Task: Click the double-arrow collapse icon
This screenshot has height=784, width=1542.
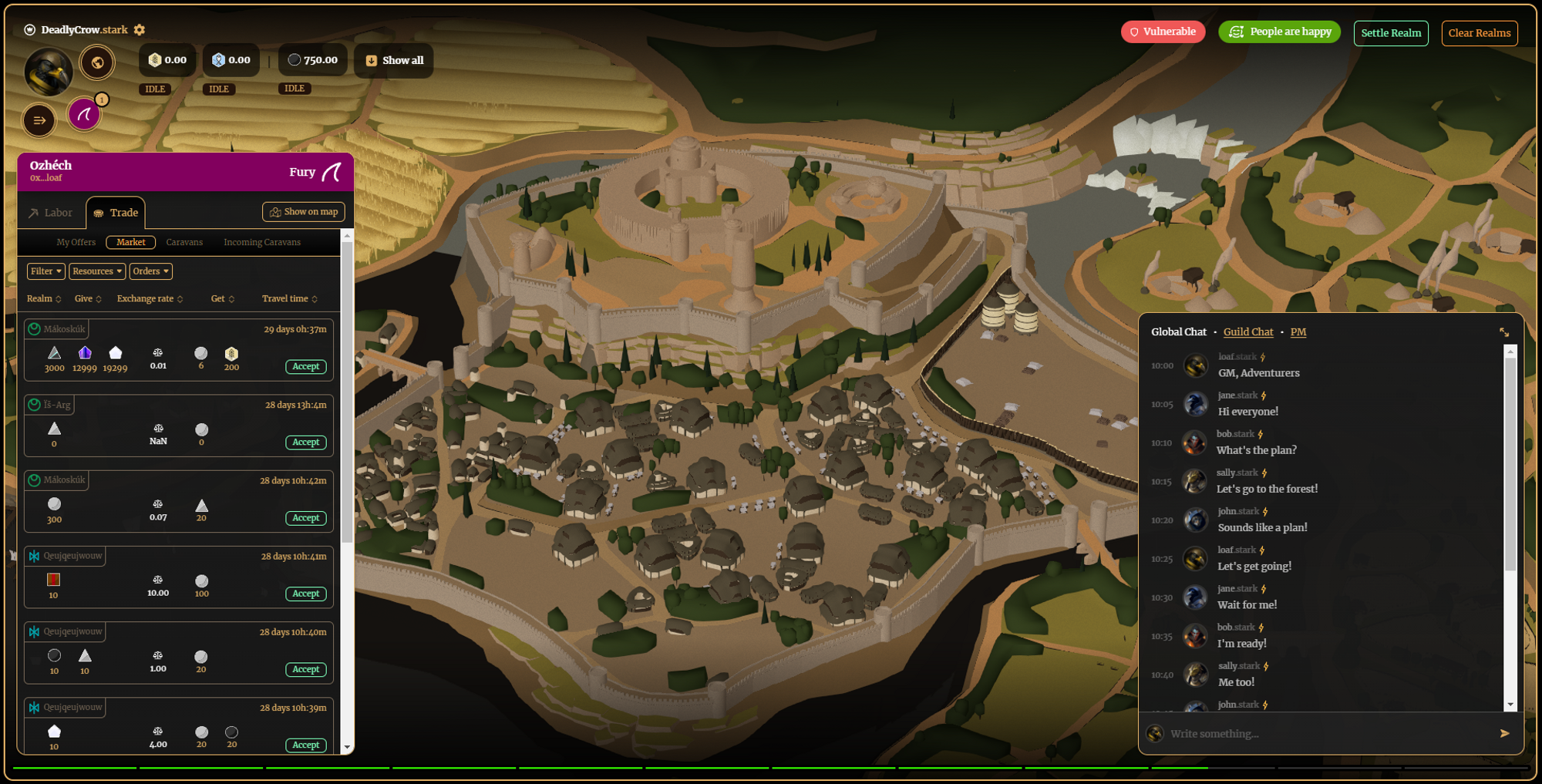Action: [x=39, y=120]
